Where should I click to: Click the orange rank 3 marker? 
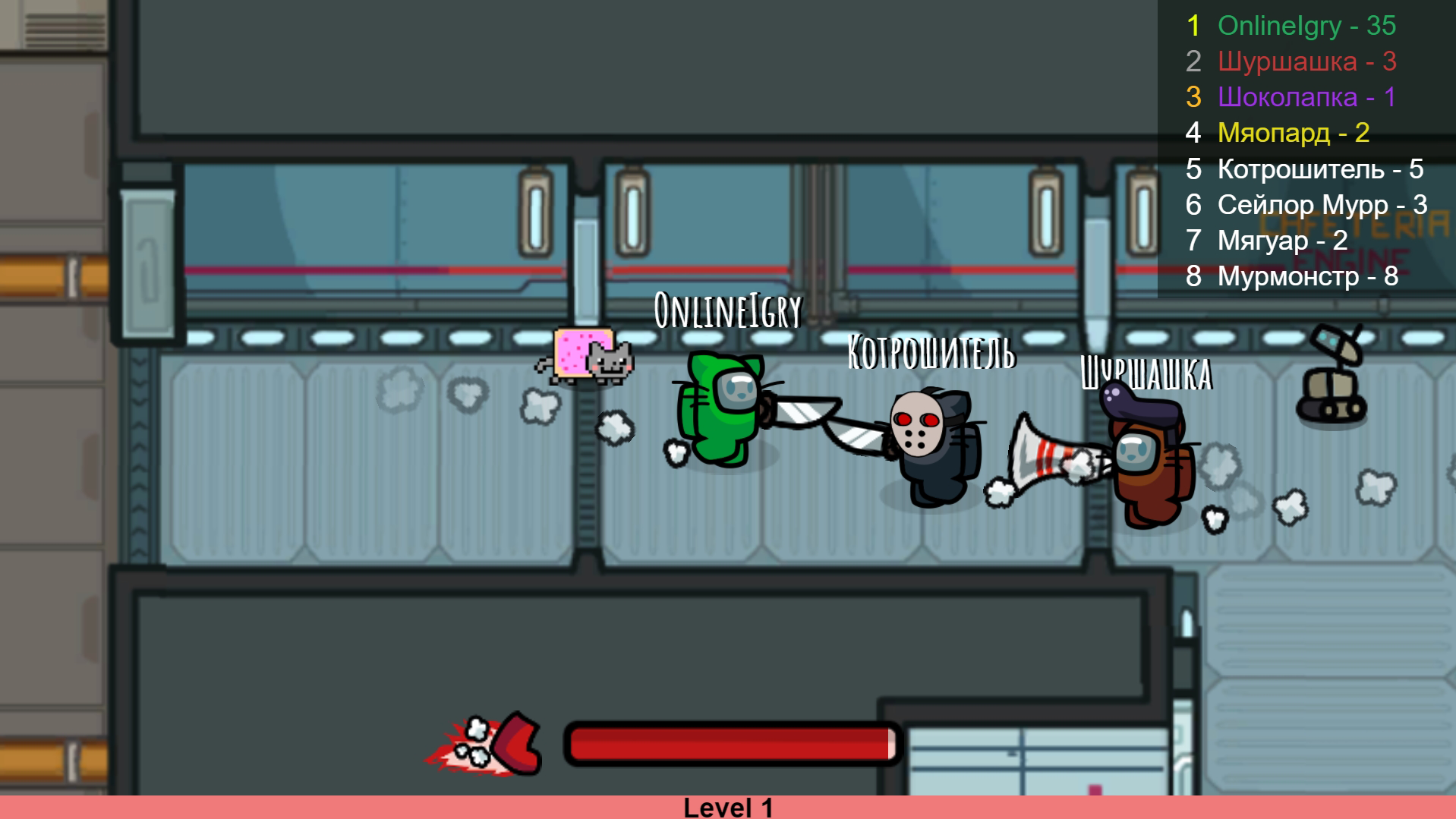click(1196, 97)
